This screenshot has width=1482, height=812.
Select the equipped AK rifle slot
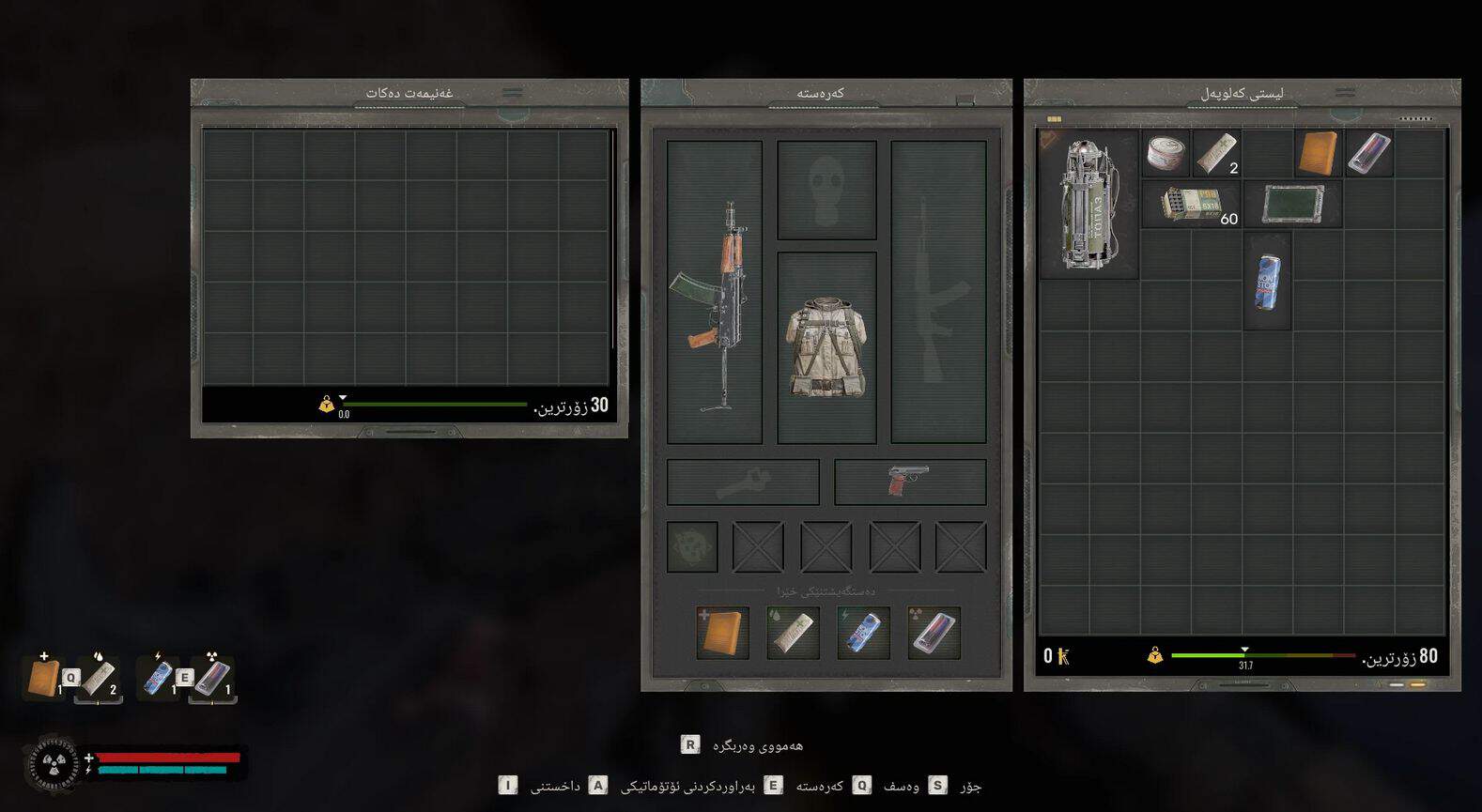click(715, 292)
